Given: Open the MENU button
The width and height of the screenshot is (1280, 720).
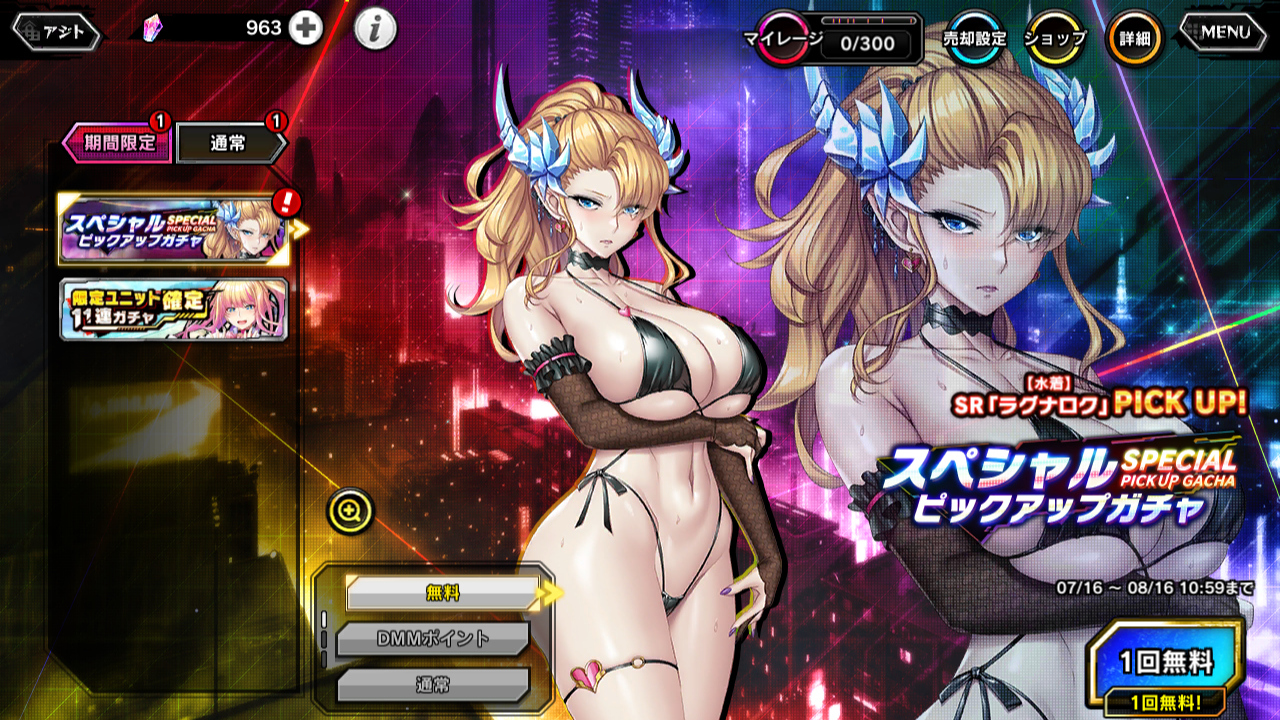Looking at the screenshot, I should pos(1227,32).
